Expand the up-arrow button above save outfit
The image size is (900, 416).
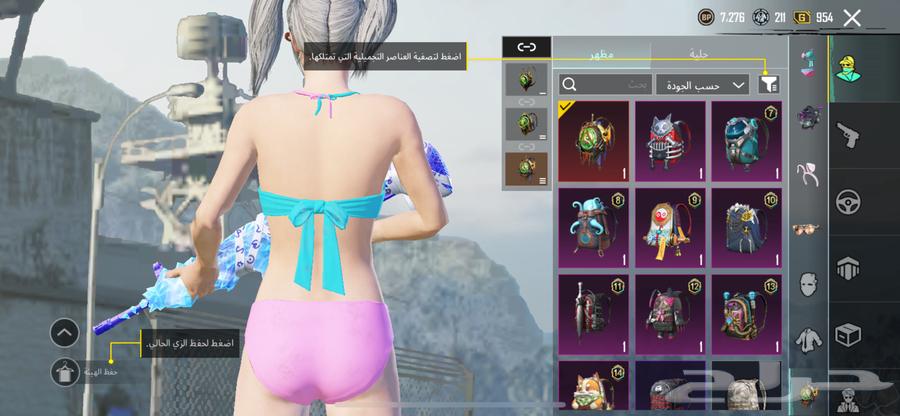pyautogui.click(x=64, y=332)
